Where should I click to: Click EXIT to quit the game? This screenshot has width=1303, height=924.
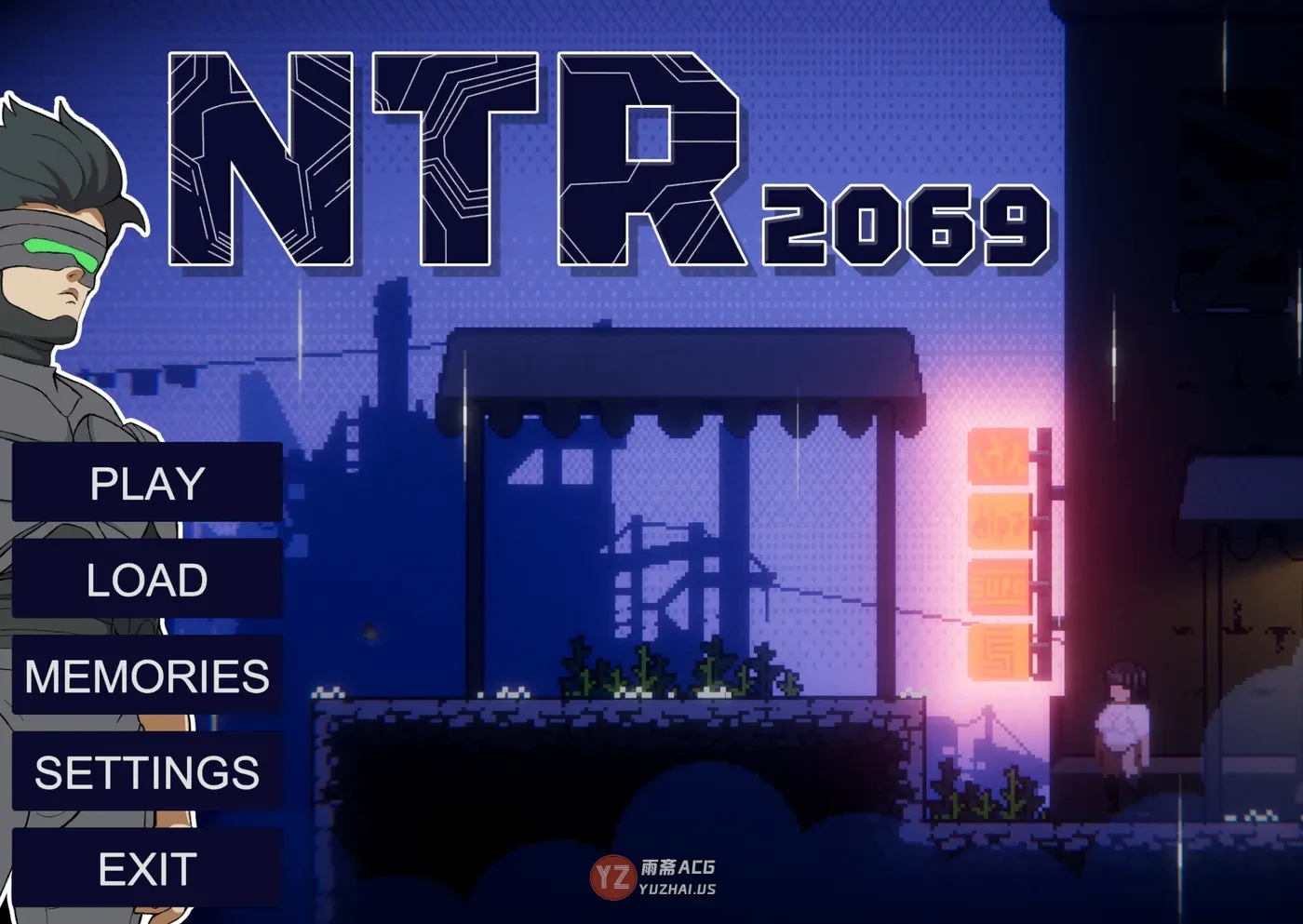(x=147, y=869)
